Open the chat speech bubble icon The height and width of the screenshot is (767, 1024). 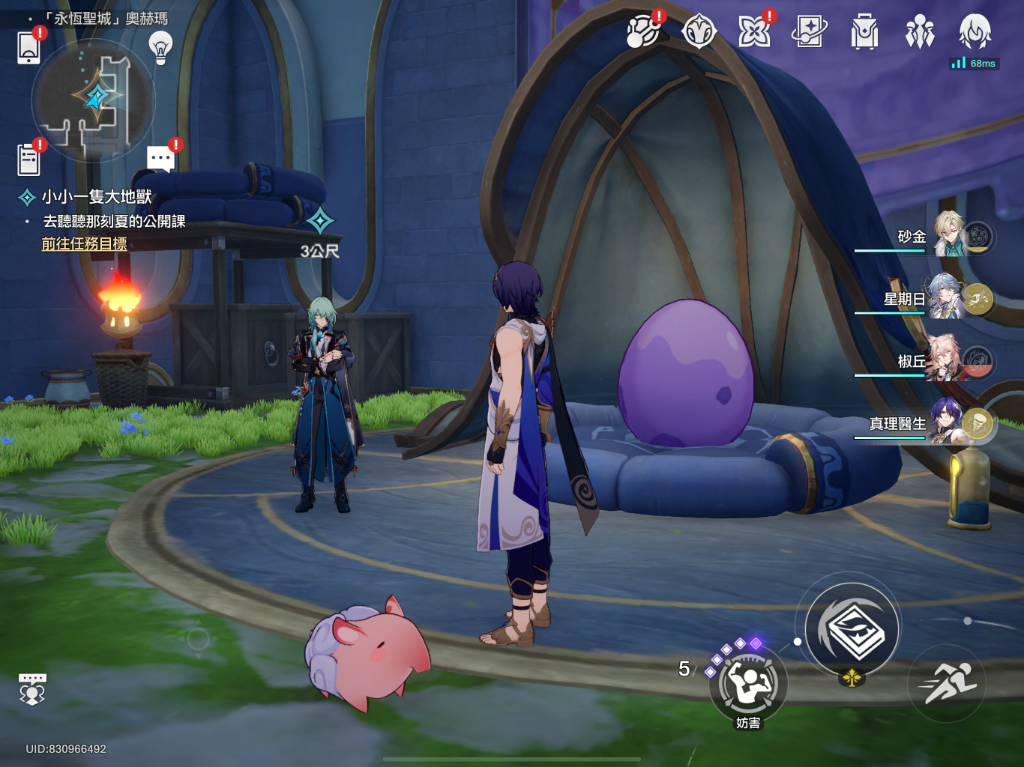pyautogui.click(x=160, y=158)
